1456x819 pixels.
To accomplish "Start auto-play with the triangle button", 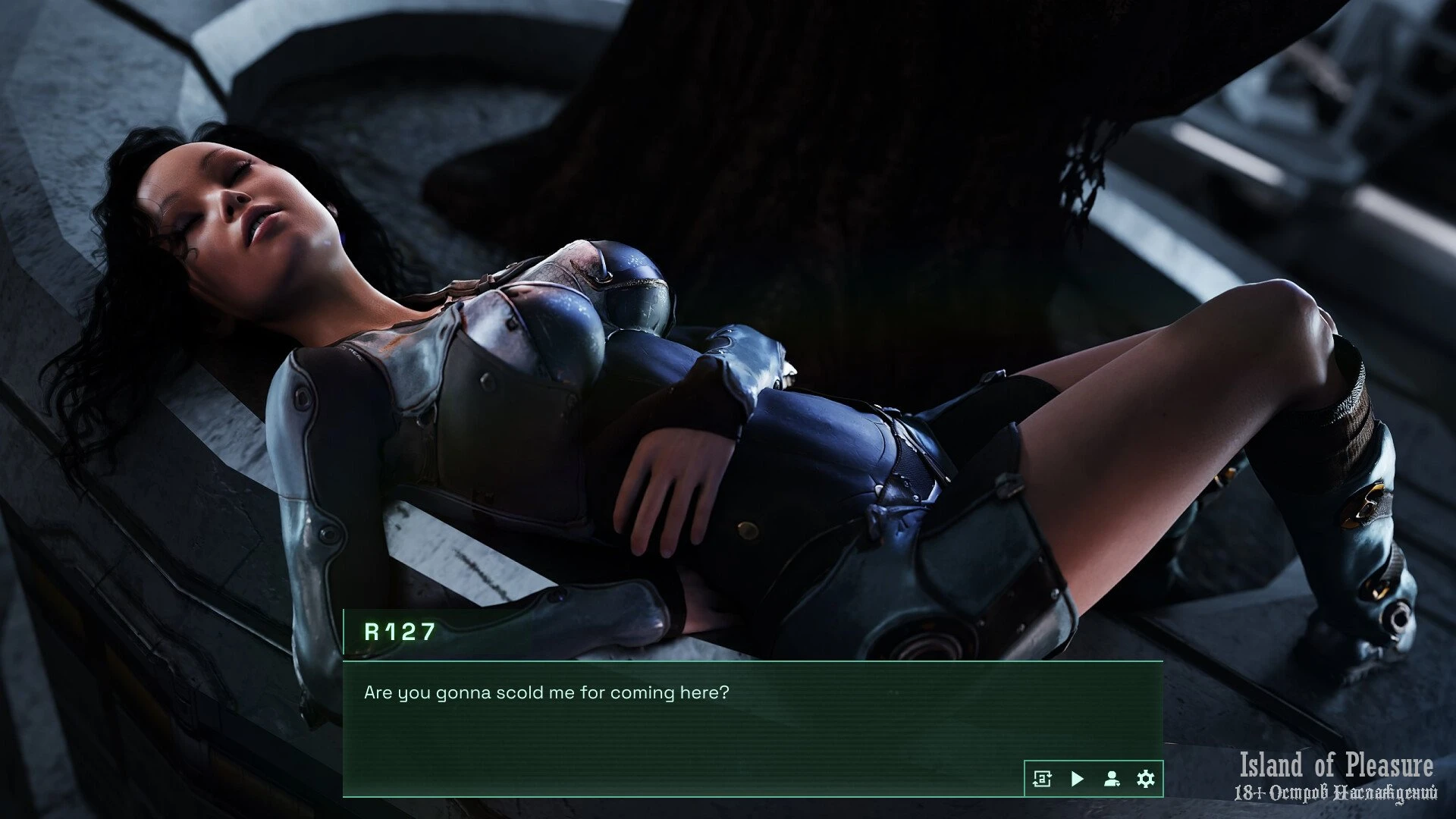I will tap(1077, 779).
